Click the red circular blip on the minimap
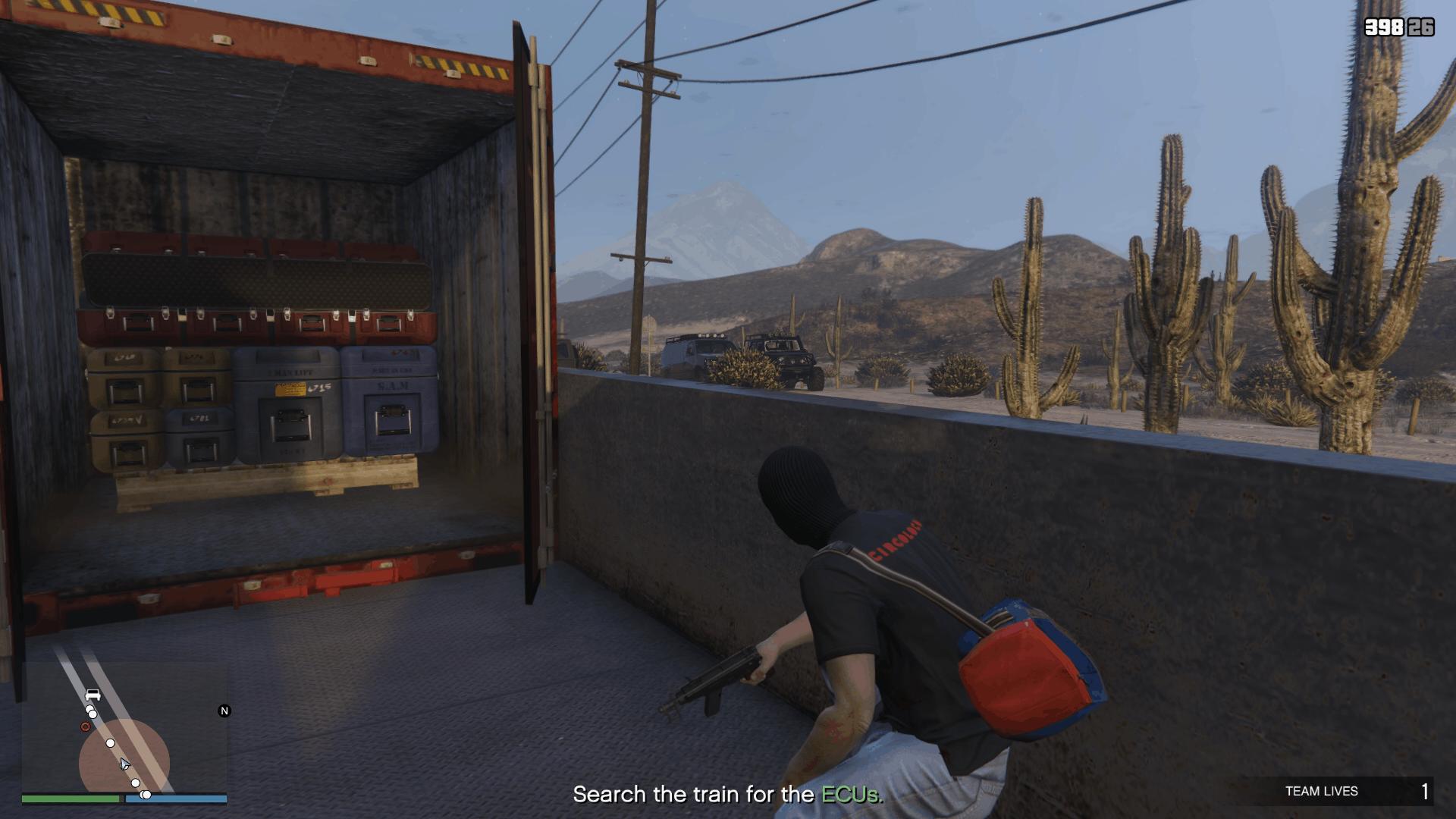The image size is (1456, 819). 86,726
